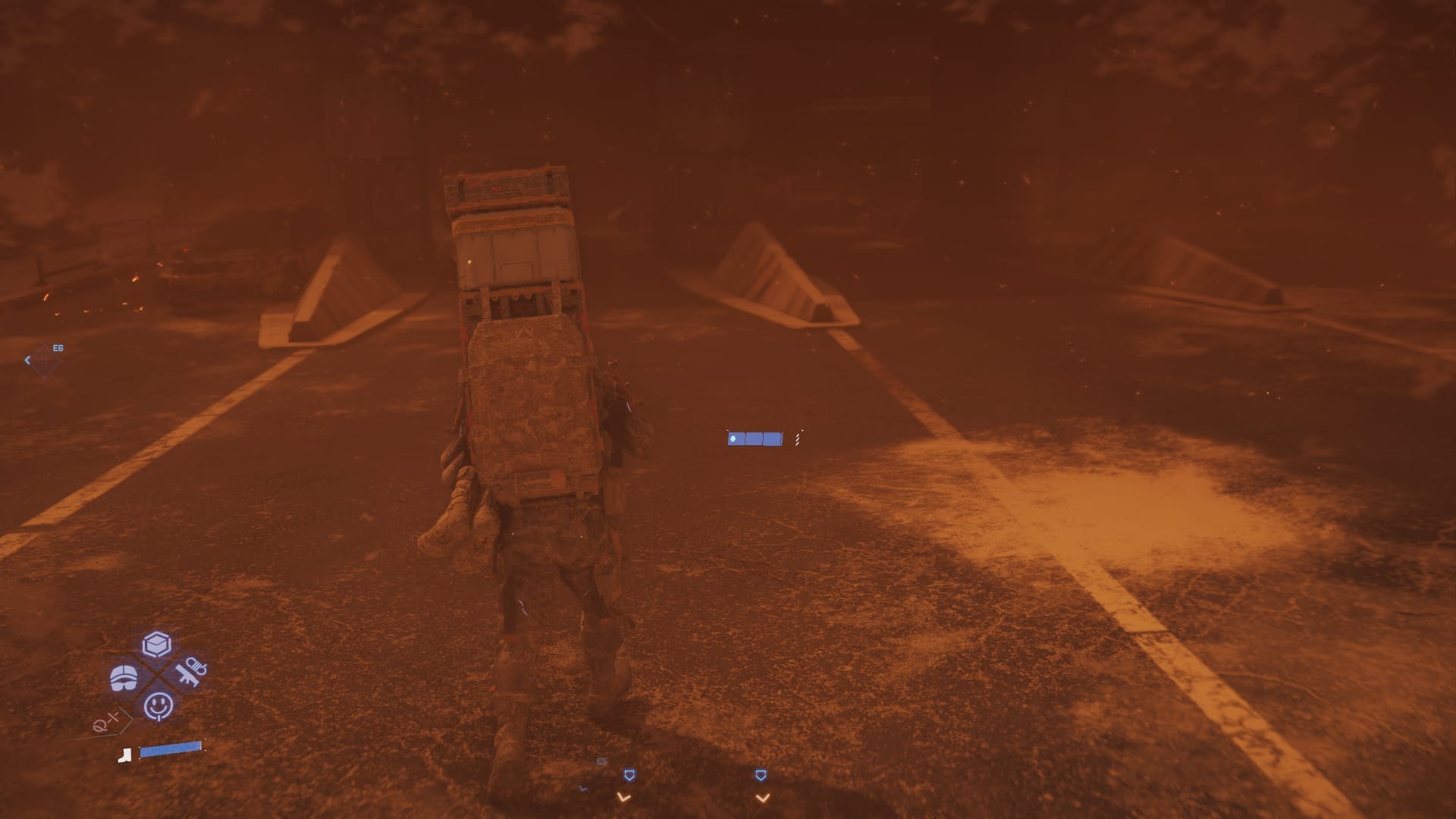The width and height of the screenshot is (1456, 819).
Task: Expand the left downward chevron under the shield marker
Action: point(623,798)
